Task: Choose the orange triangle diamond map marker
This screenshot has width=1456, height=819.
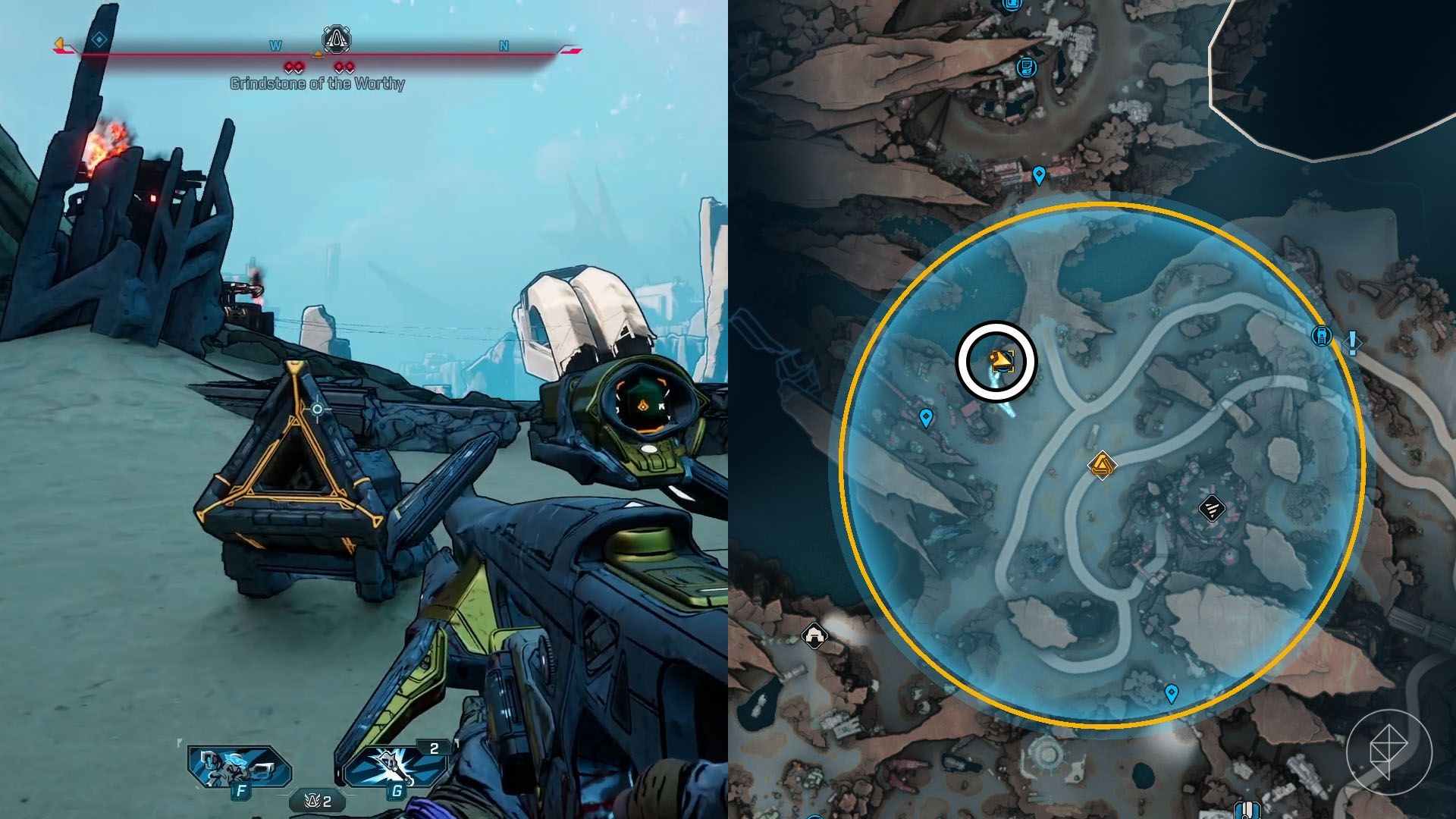Action: pos(1101,465)
